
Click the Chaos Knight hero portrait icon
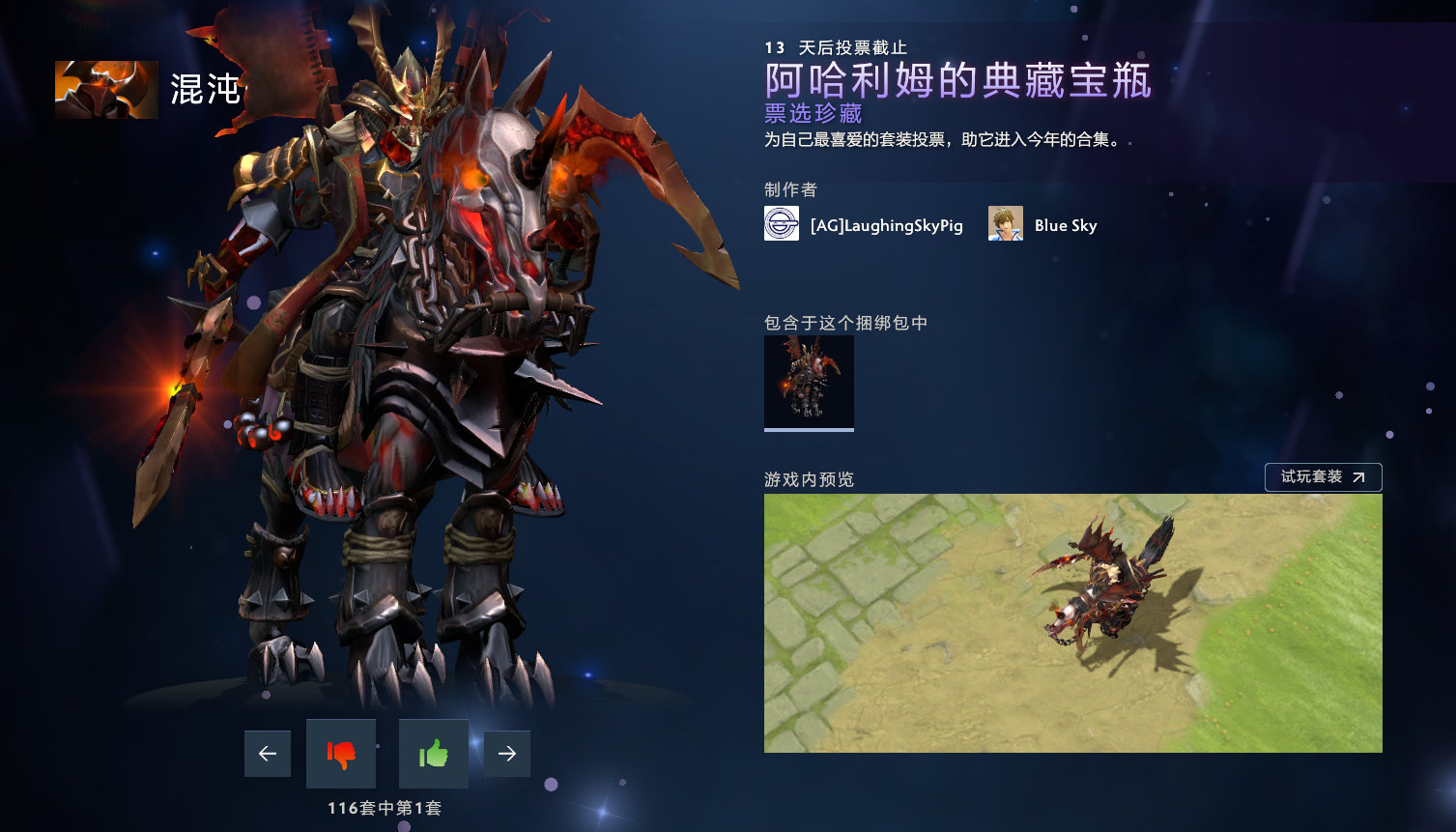click(x=105, y=89)
